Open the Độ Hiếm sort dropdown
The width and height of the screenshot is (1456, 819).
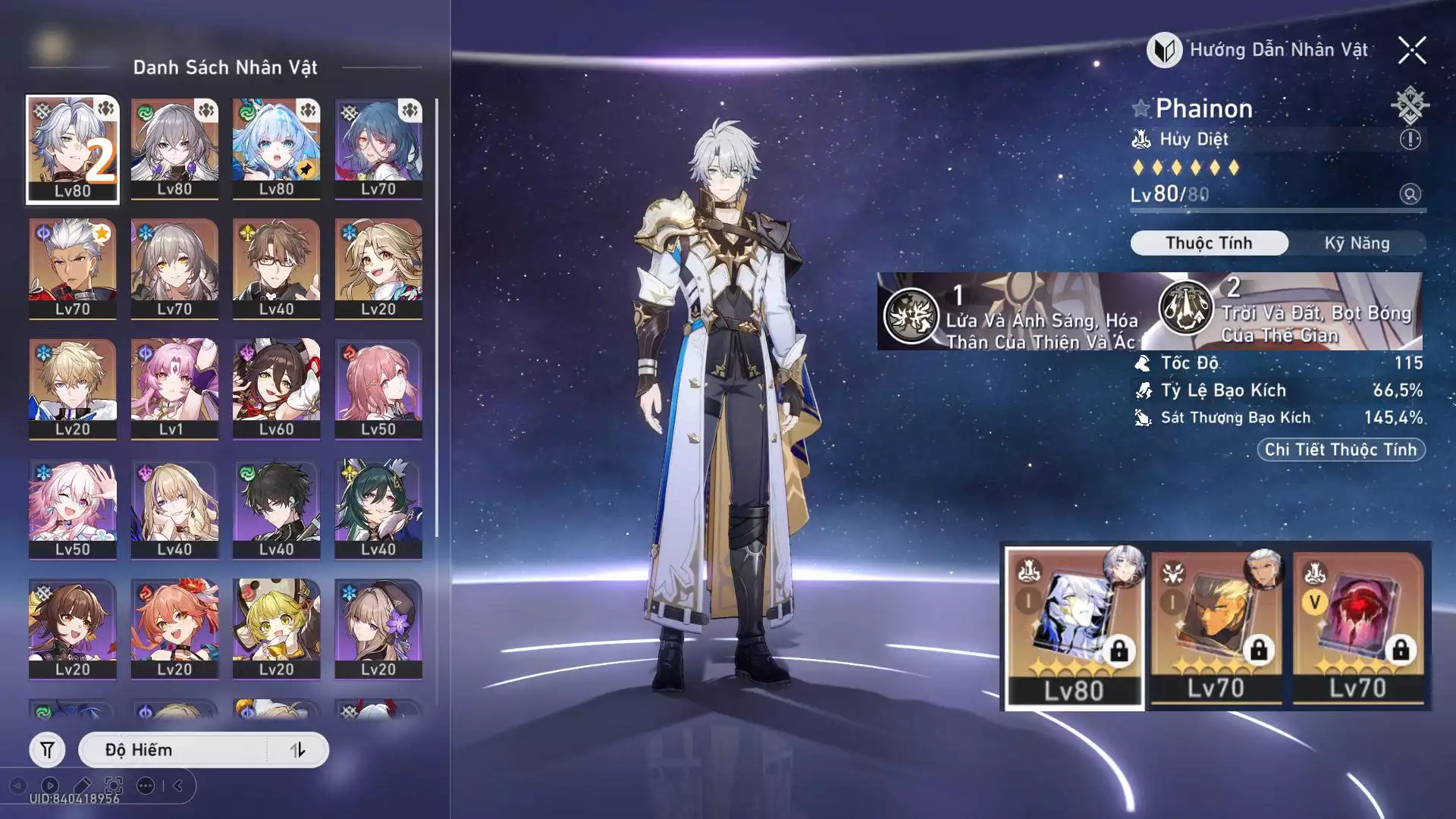(x=174, y=750)
